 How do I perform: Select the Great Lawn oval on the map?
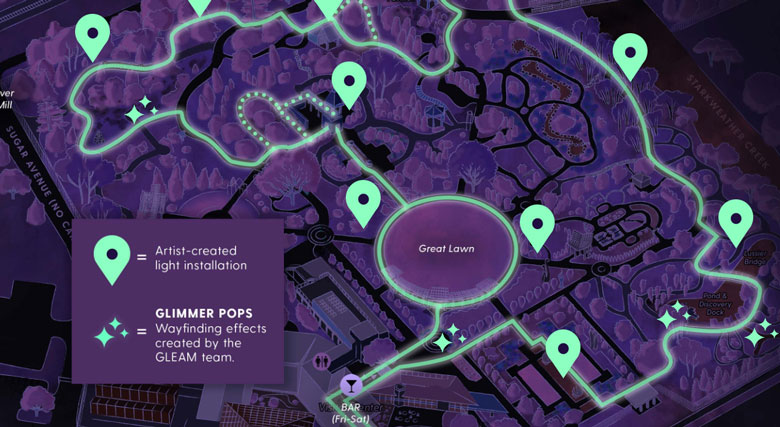(x=446, y=248)
